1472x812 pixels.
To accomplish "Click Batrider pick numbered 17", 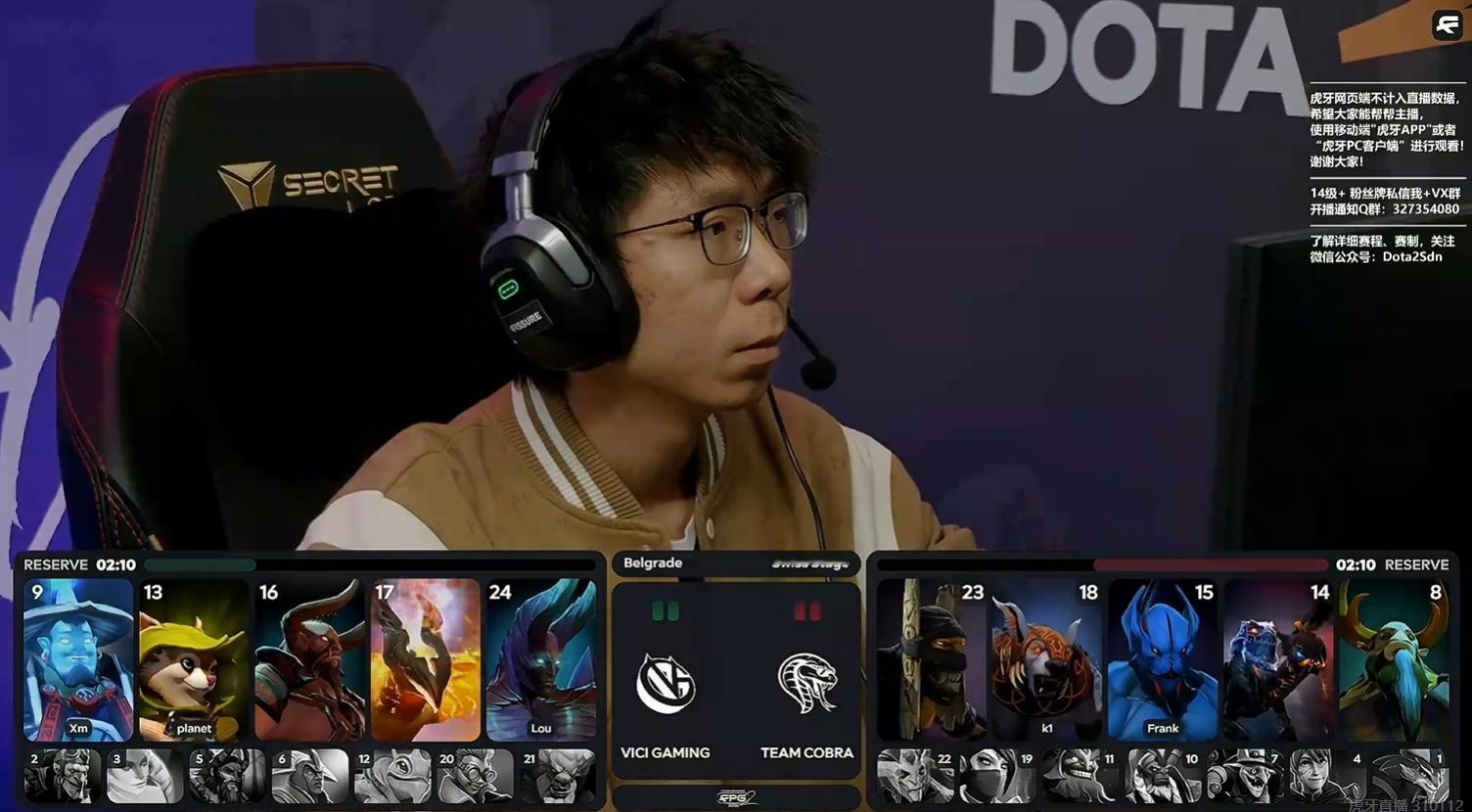I will click(425, 658).
